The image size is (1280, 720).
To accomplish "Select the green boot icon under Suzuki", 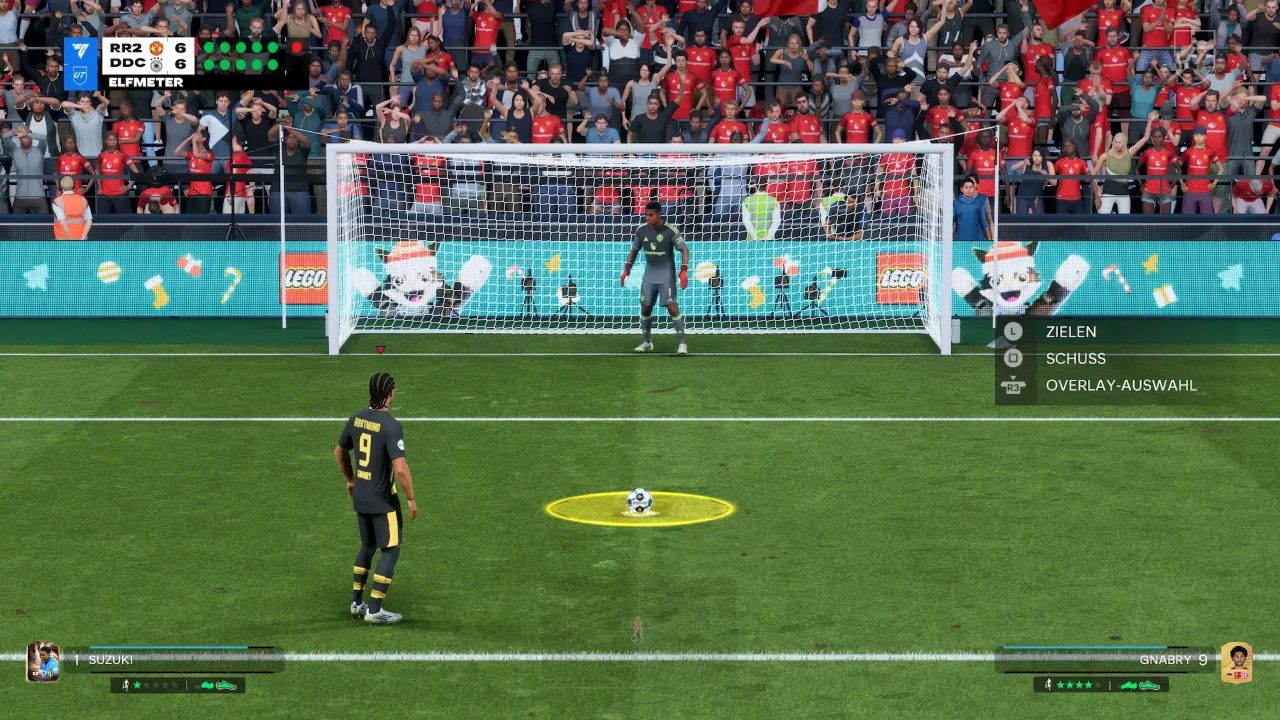I will (x=207, y=686).
